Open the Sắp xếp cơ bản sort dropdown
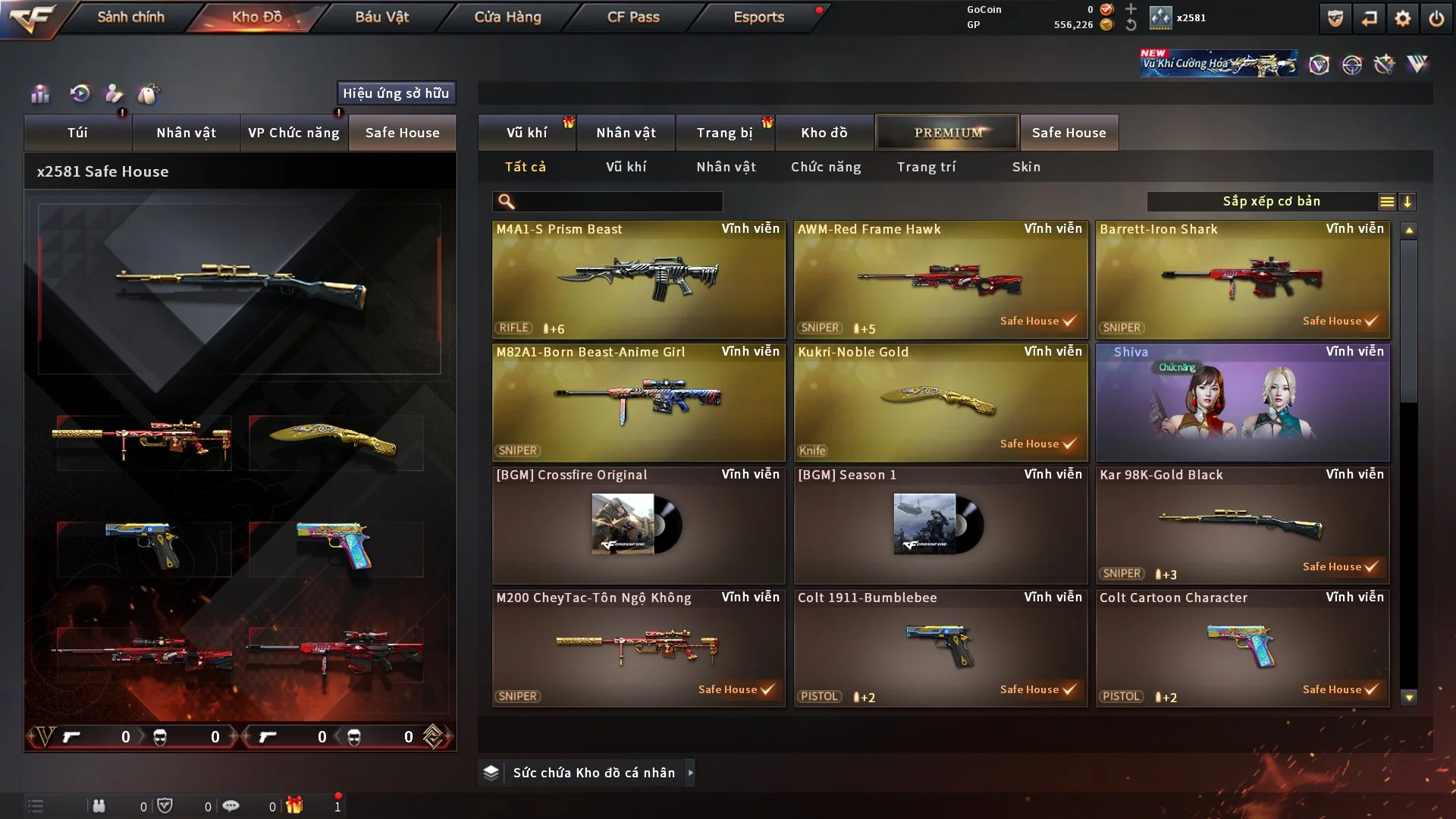Image resolution: width=1456 pixels, height=819 pixels. pos(1272,202)
